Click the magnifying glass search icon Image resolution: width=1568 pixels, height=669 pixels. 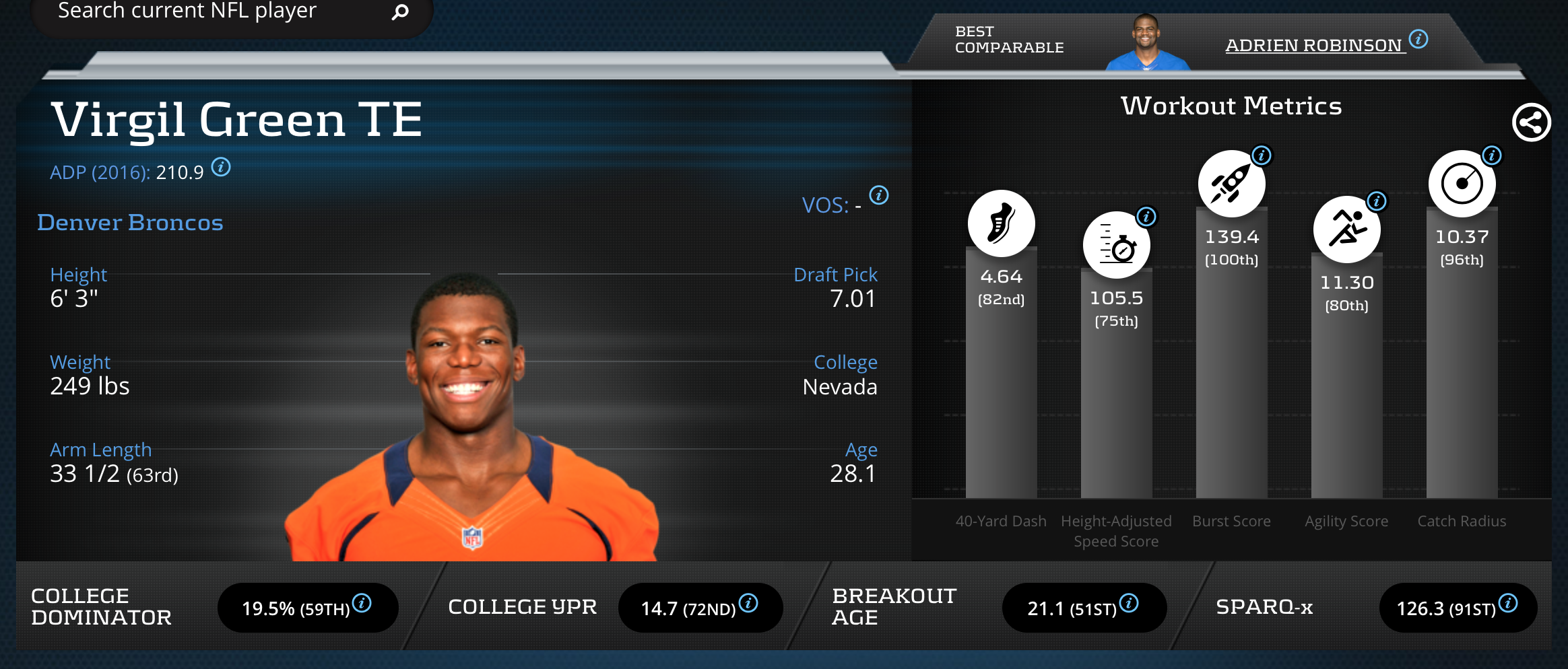400,11
